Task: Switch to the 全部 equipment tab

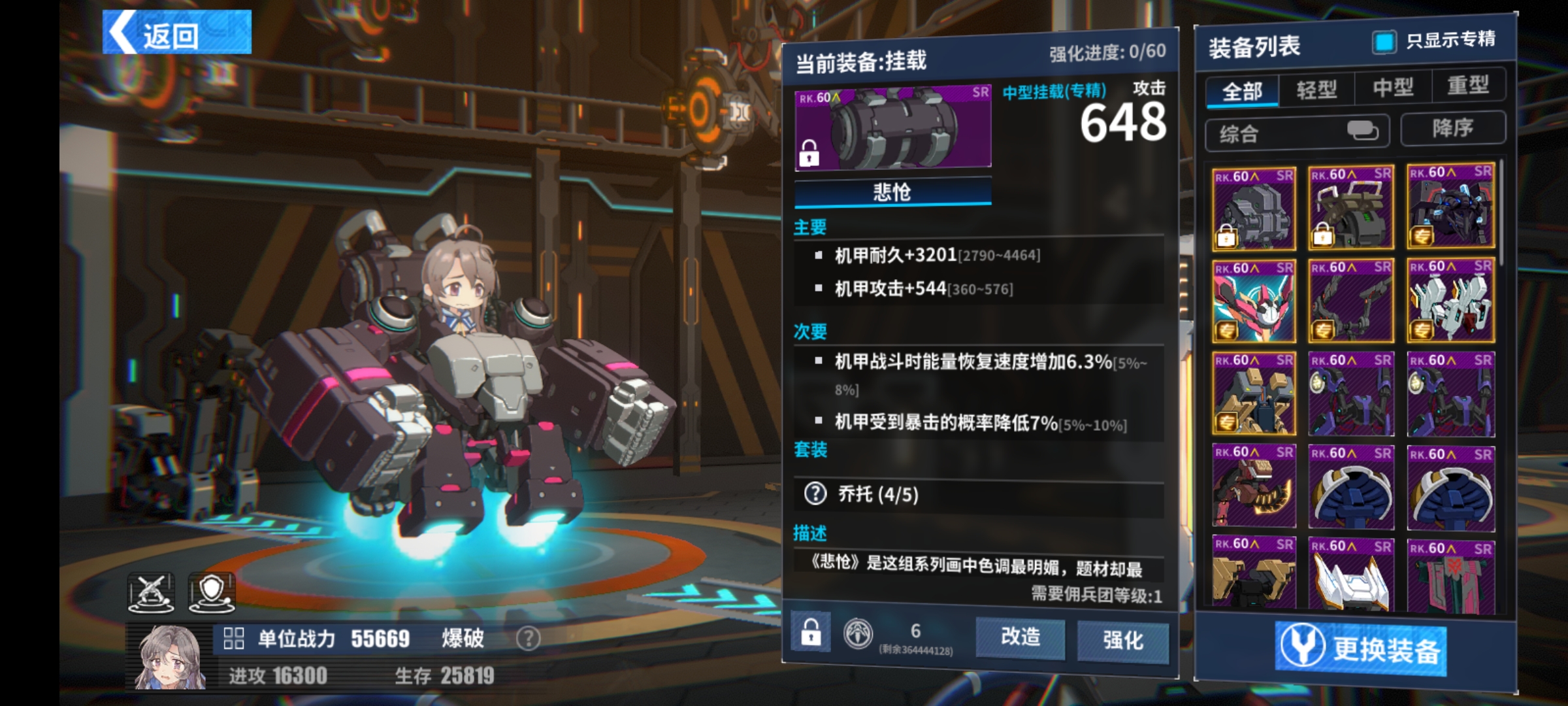Action: (x=1242, y=90)
